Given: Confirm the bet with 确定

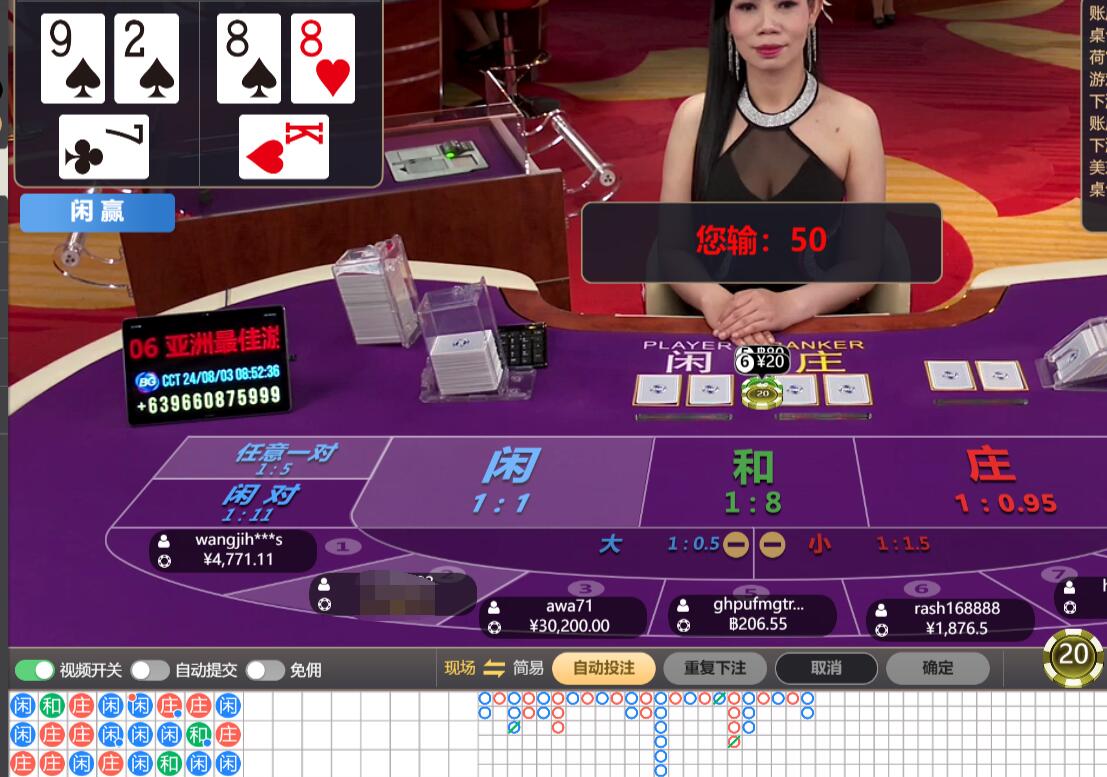Looking at the screenshot, I should click(x=937, y=668).
